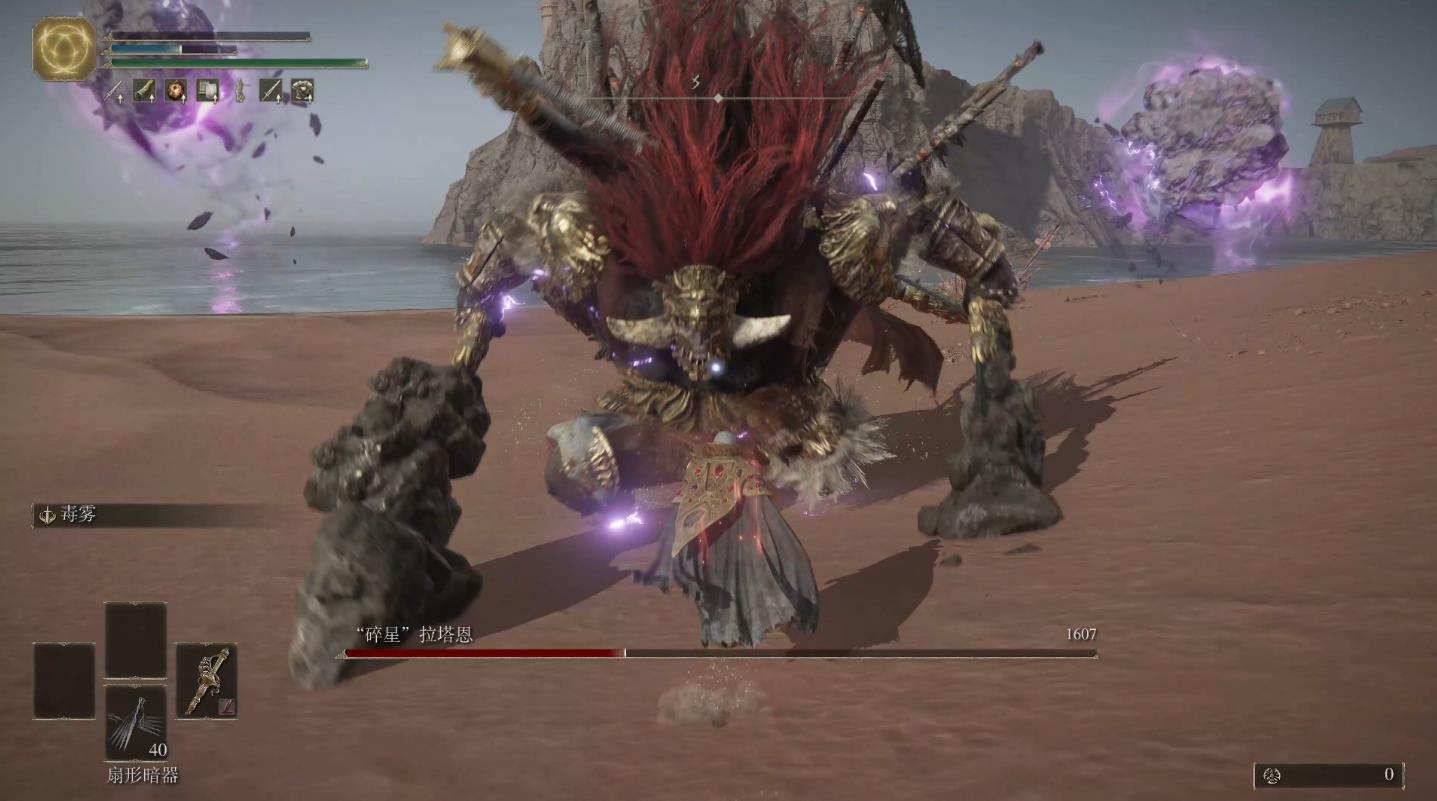
Task: Click the chest armor buff status icon
Action: [302, 91]
